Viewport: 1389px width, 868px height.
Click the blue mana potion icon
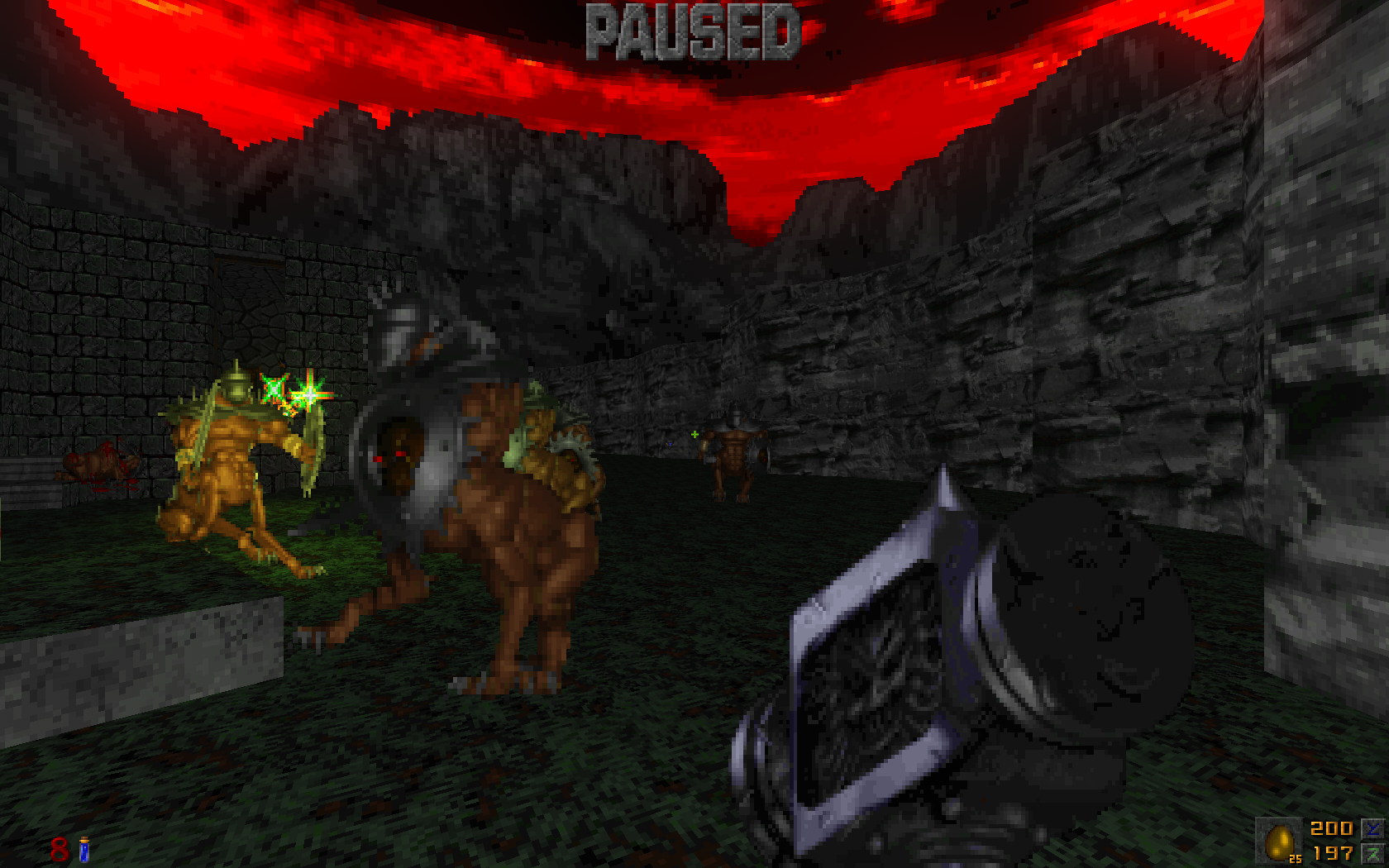tap(84, 849)
